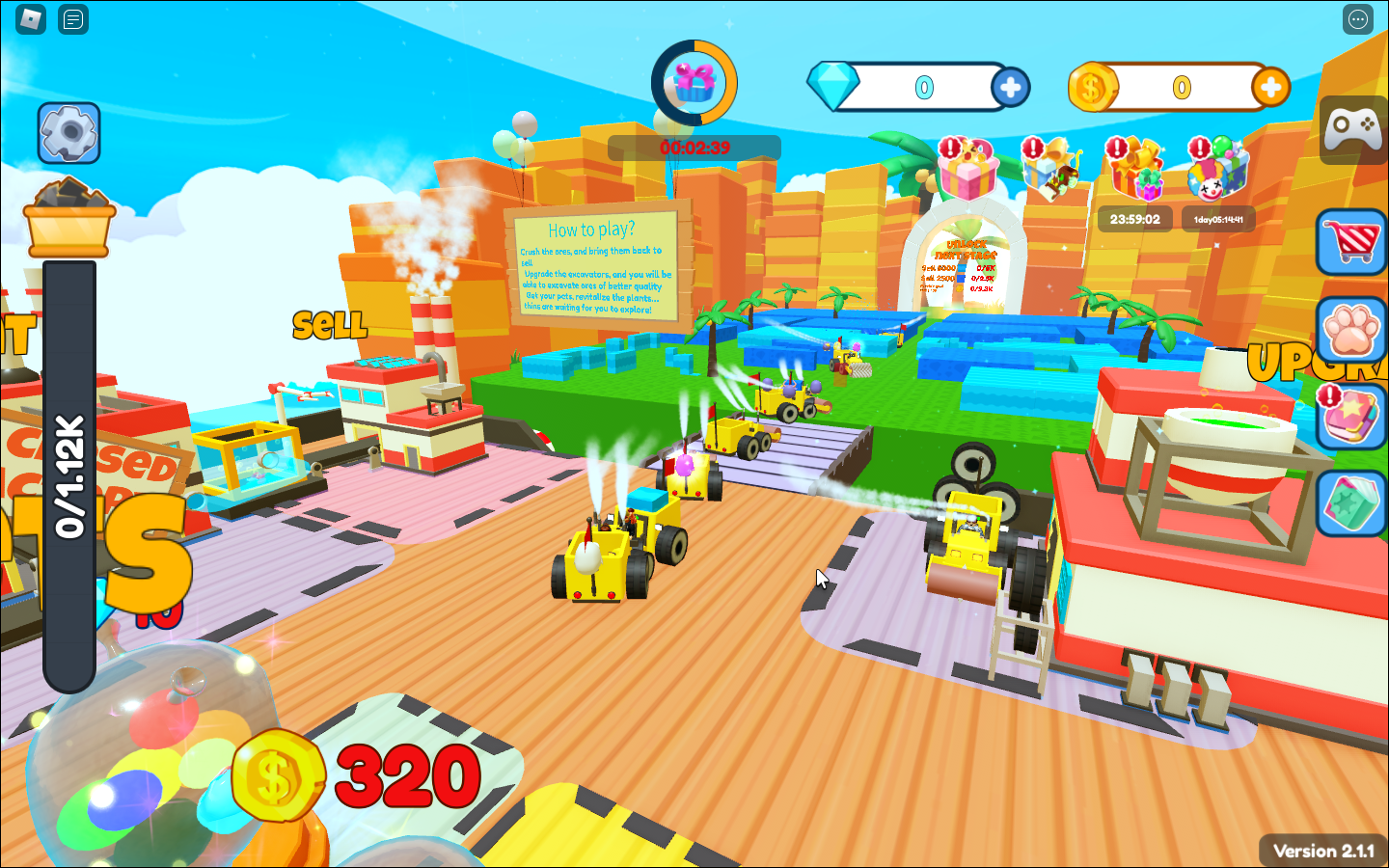This screenshot has width=1389, height=868.
Task: Open the pink book with alert
Action: [x=1352, y=417]
